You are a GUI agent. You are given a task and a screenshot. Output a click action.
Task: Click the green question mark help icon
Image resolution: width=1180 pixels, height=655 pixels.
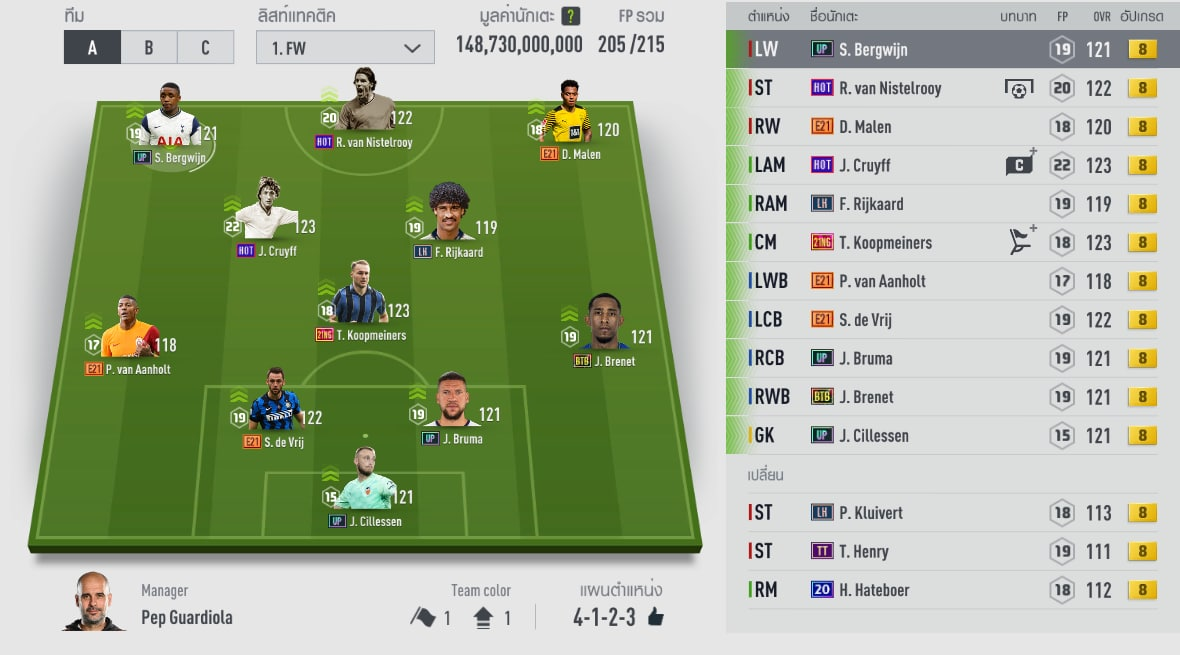pos(571,16)
